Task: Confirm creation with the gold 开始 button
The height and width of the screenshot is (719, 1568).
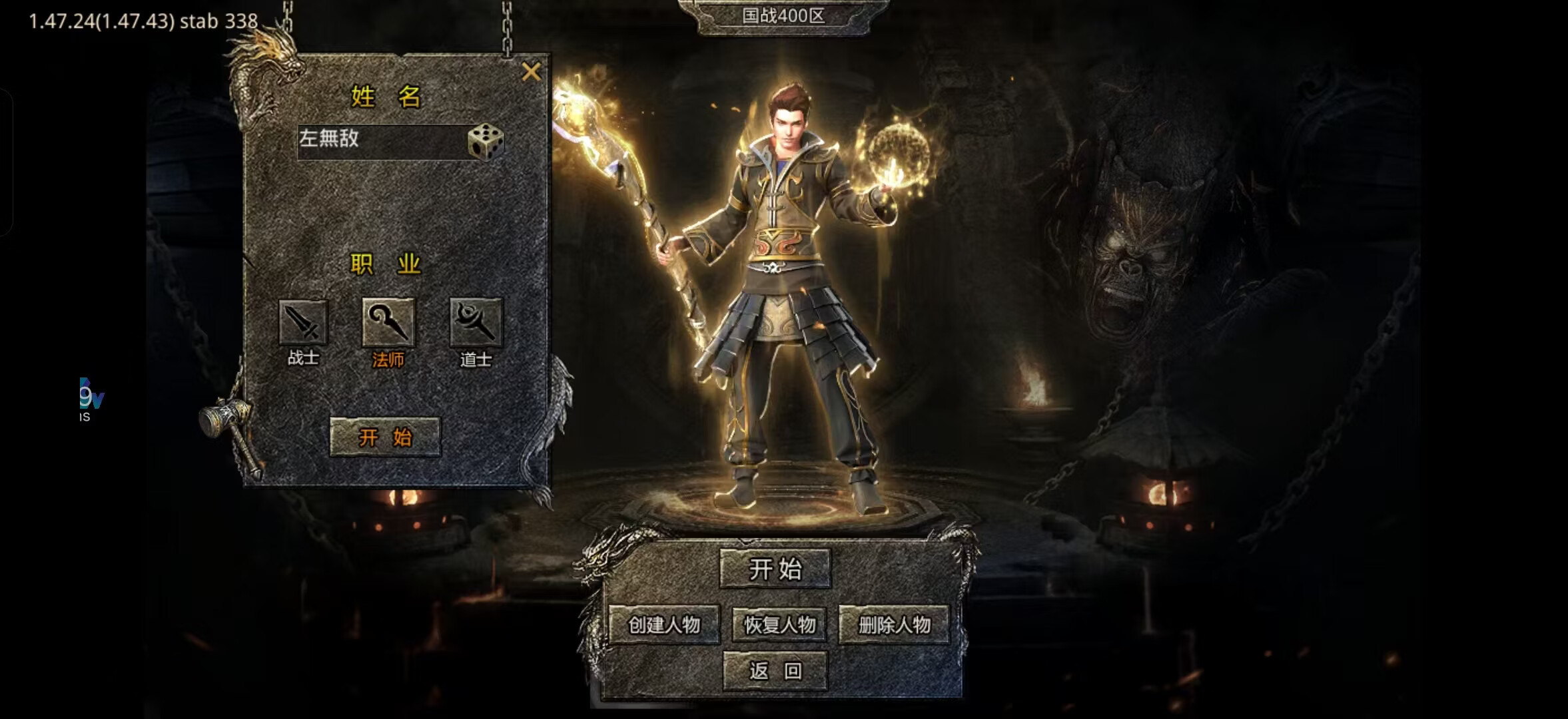Action: [x=385, y=437]
